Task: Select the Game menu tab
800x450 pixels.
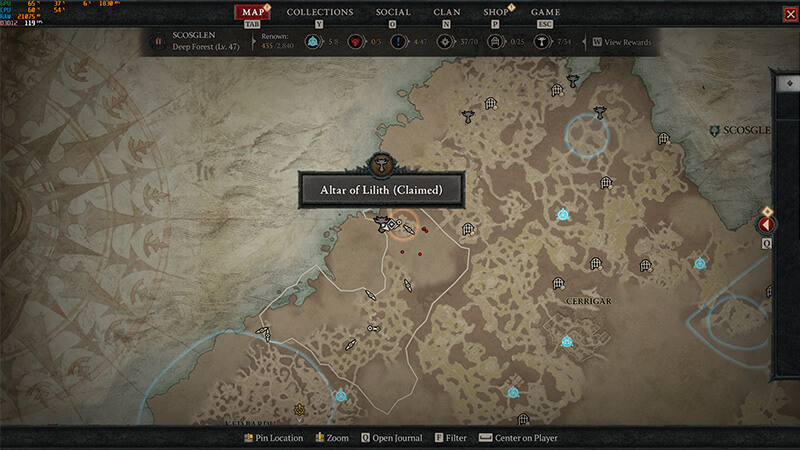Action: 545,12
